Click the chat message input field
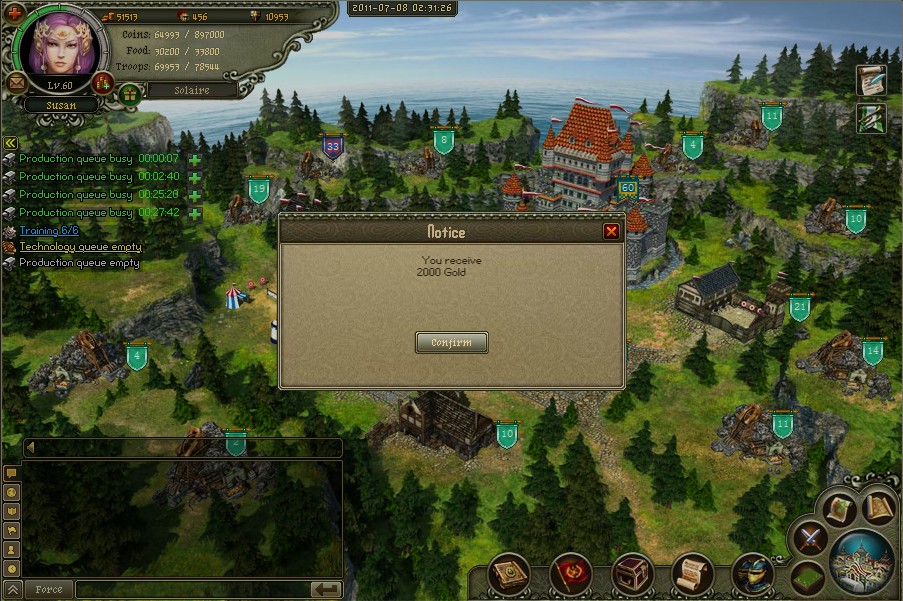The width and height of the screenshot is (903, 601). pyautogui.click(x=190, y=590)
